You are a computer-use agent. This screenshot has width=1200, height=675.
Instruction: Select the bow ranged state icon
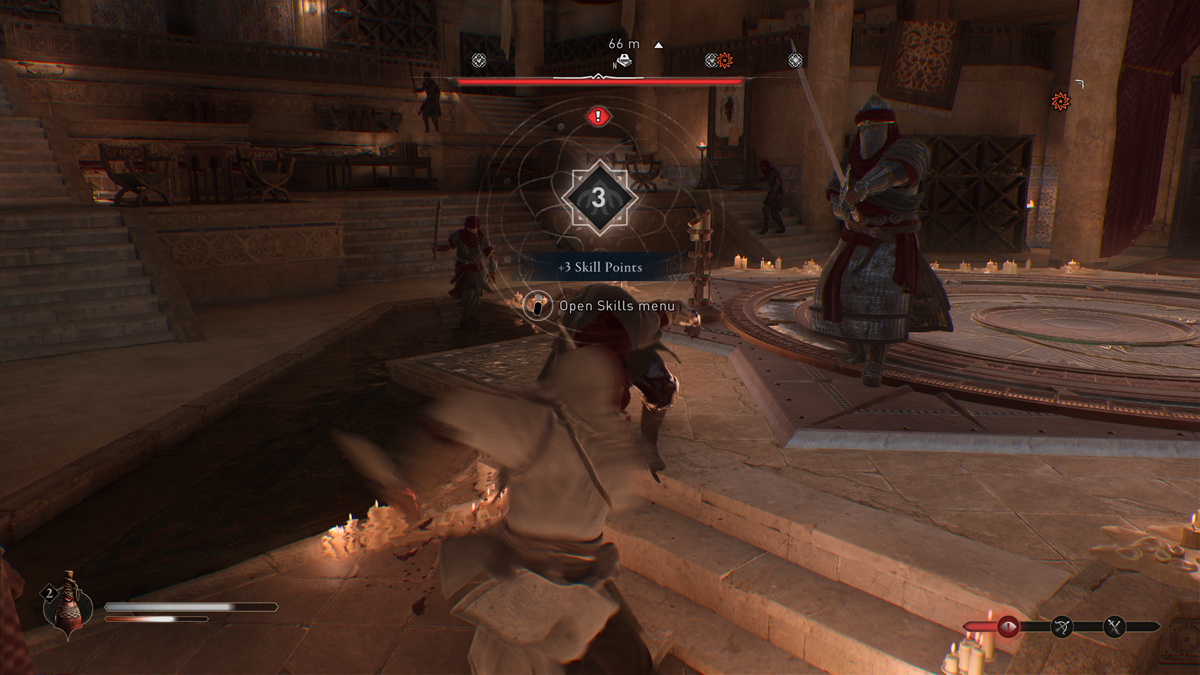tap(1061, 627)
